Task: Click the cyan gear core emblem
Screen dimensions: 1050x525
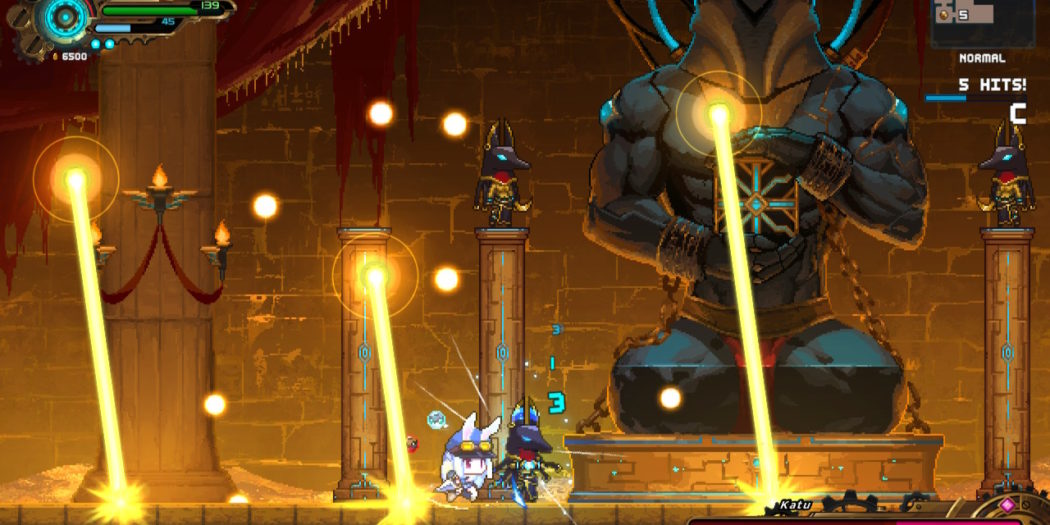Action: (x=67, y=17)
